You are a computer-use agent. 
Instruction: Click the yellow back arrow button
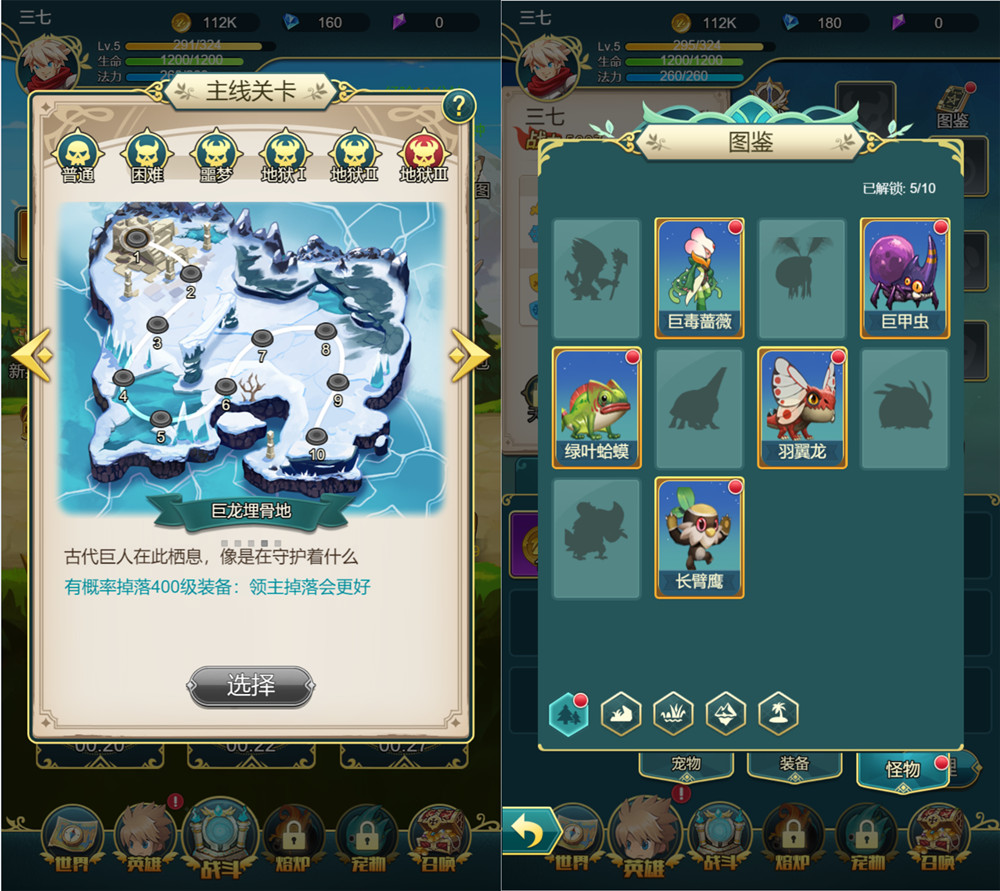[x=531, y=832]
